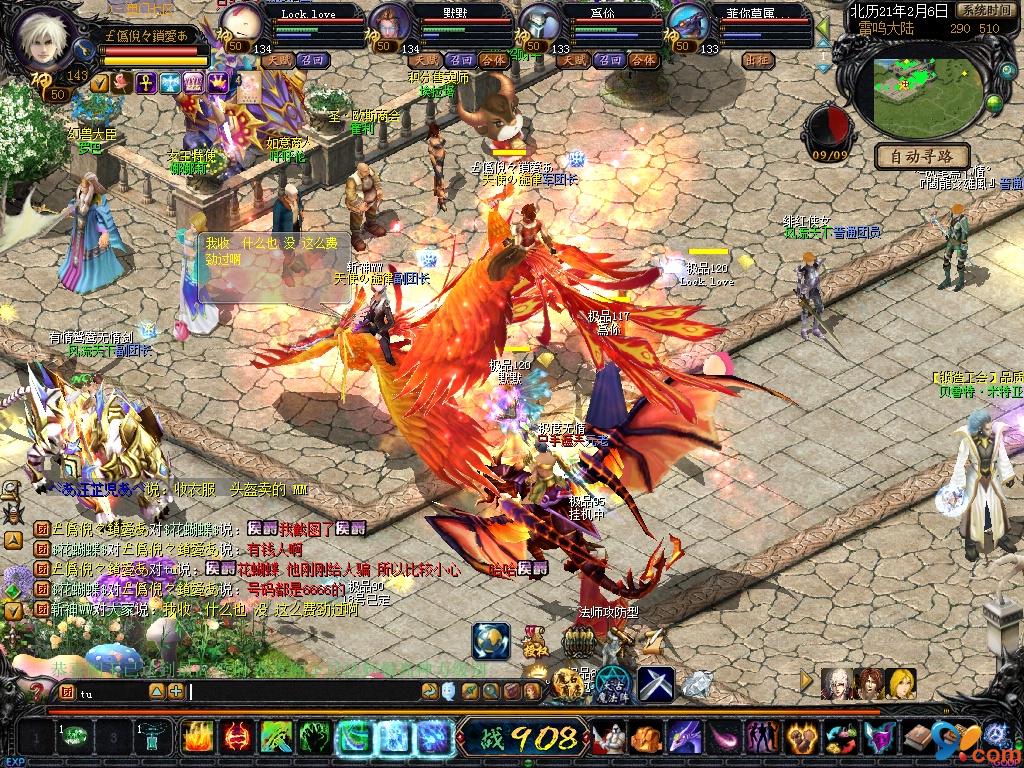The height and width of the screenshot is (768, 1024).
Task: Select the blonde teammate portrait
Action: tap(901, 683)
